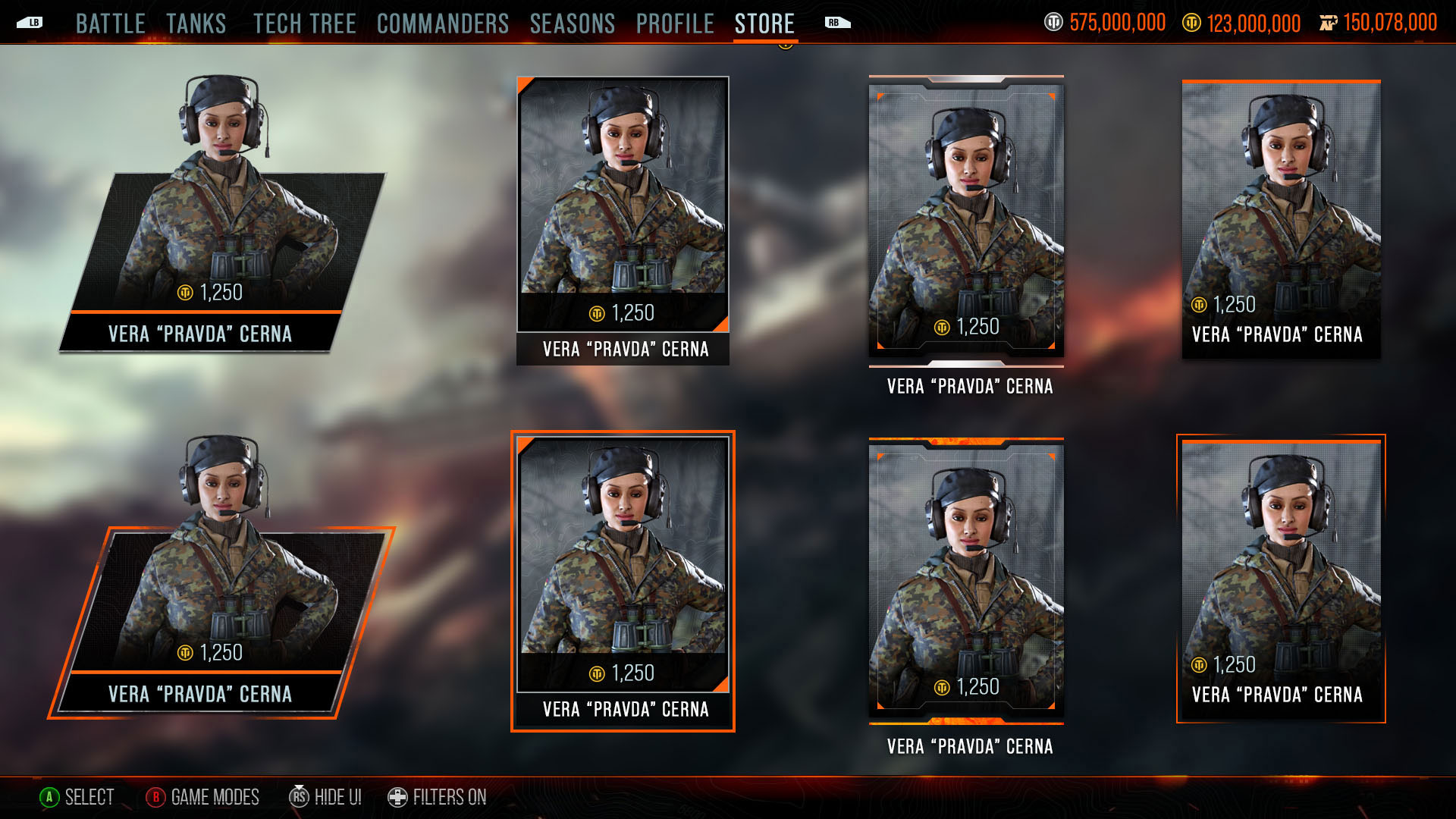Select the Store tab
Image resolution: width=1456 pixels, height=819 pixels.
pyautogui.click(x=764, y=24)
